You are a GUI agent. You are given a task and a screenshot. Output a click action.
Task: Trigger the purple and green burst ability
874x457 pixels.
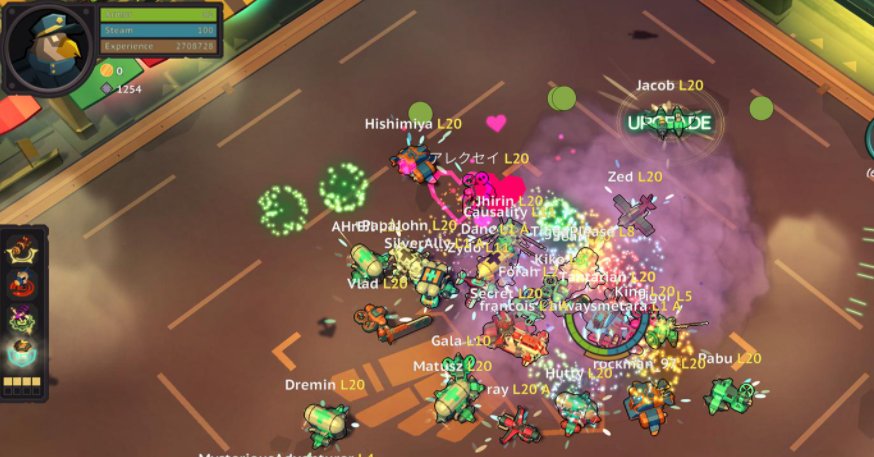tap(23, 320)
